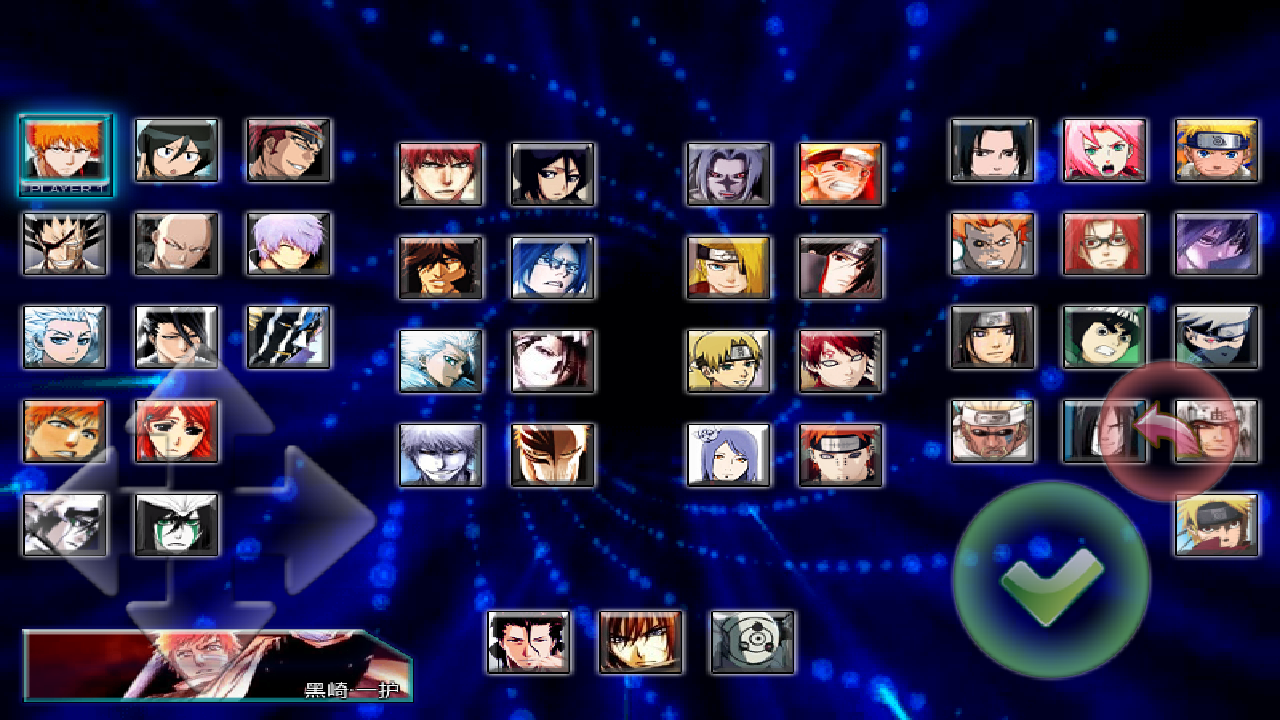Choose the white-haired Hitsugaya portrait with teal eyes
Screen dimensions: 1280x720
pos(65,337)
